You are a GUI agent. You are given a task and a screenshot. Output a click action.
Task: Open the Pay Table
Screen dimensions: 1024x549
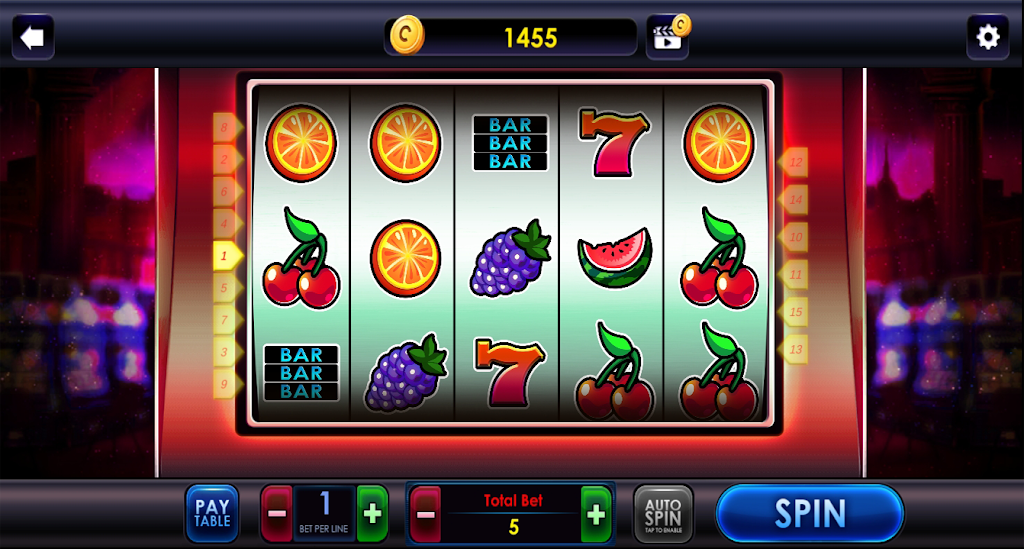tap(212, 514)
